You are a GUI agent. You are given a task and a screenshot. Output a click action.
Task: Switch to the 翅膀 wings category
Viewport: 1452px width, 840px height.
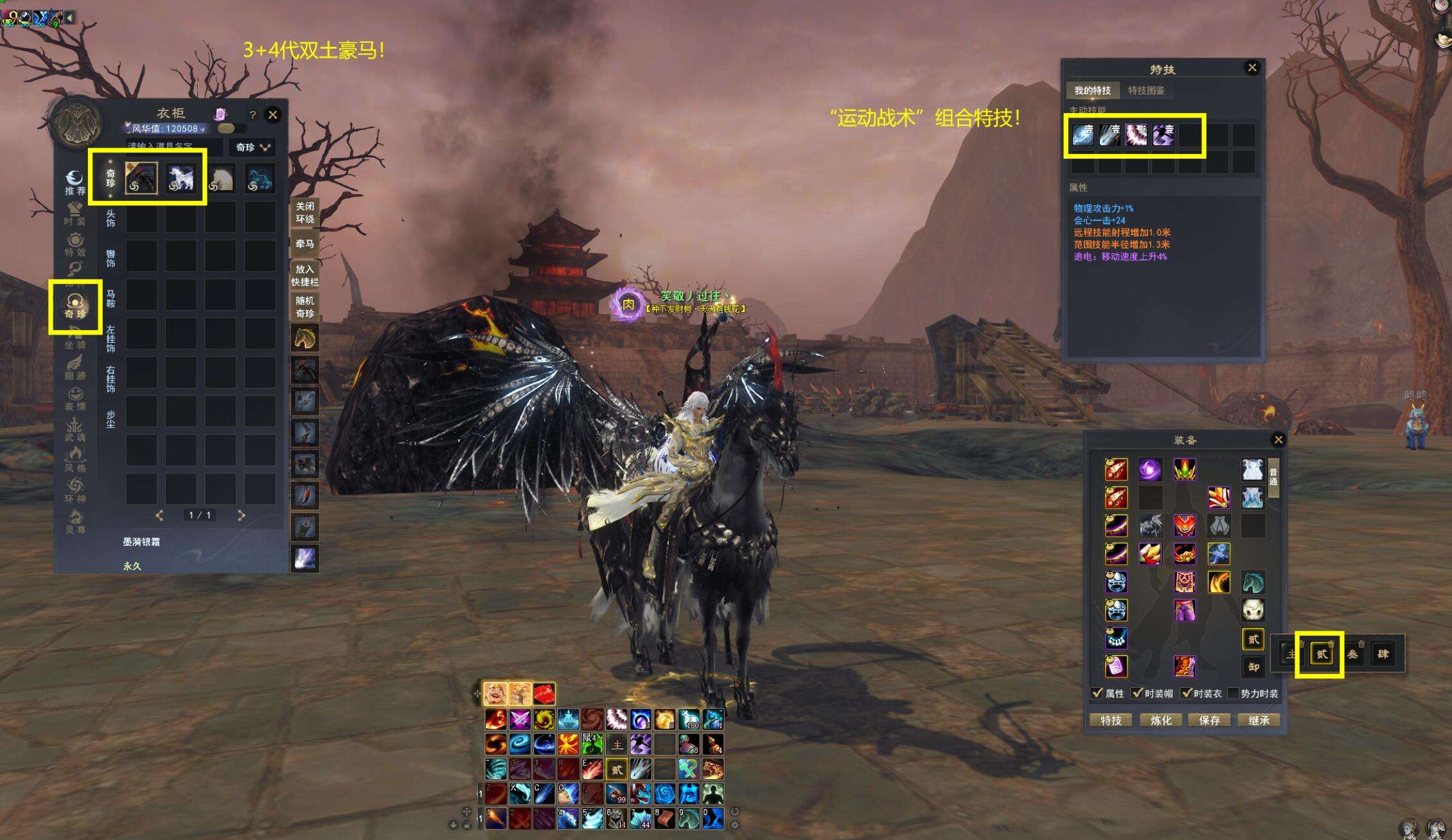[x=75, y=368]
